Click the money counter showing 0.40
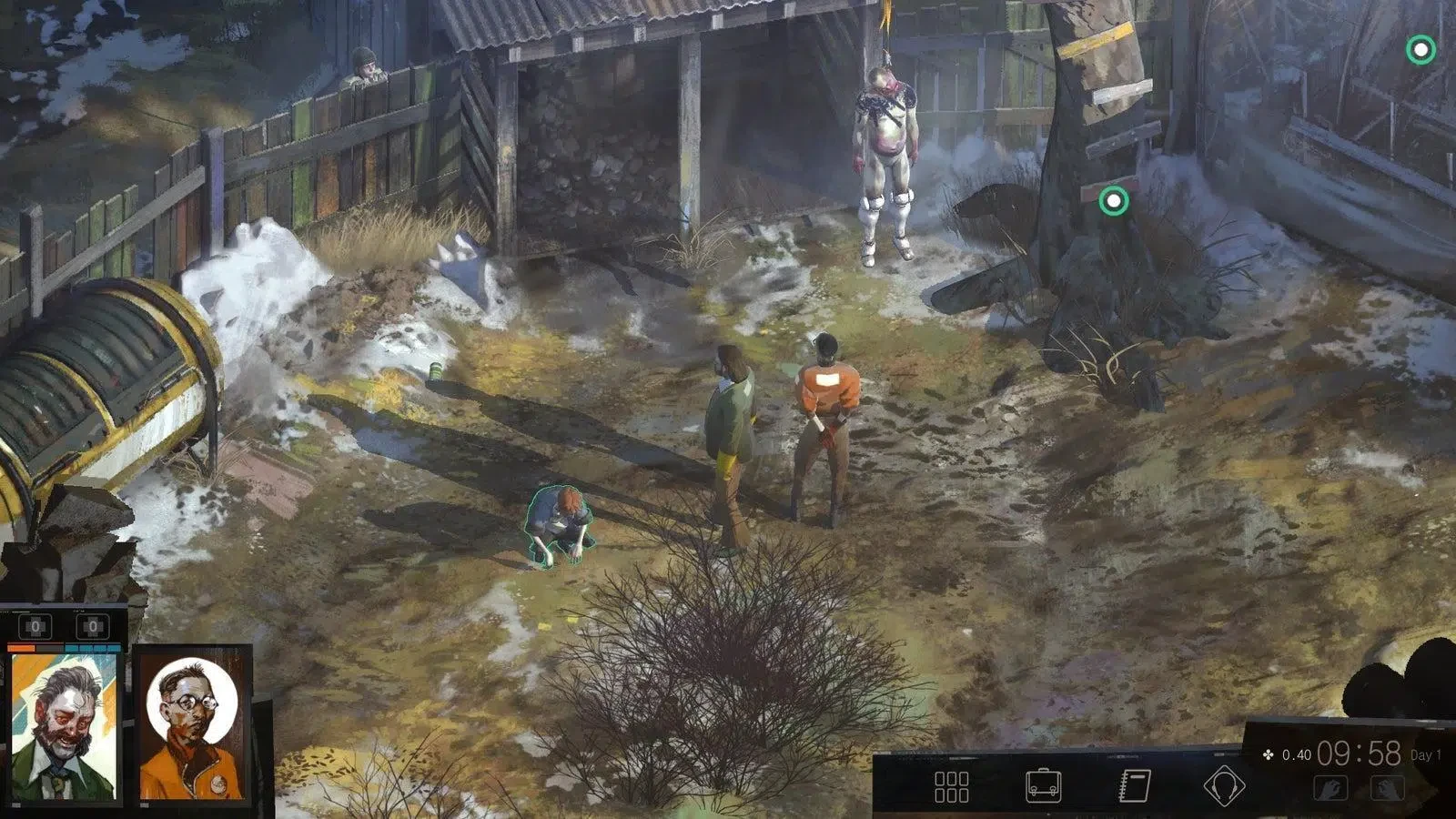1456x819 pixels. (1298, 753)
